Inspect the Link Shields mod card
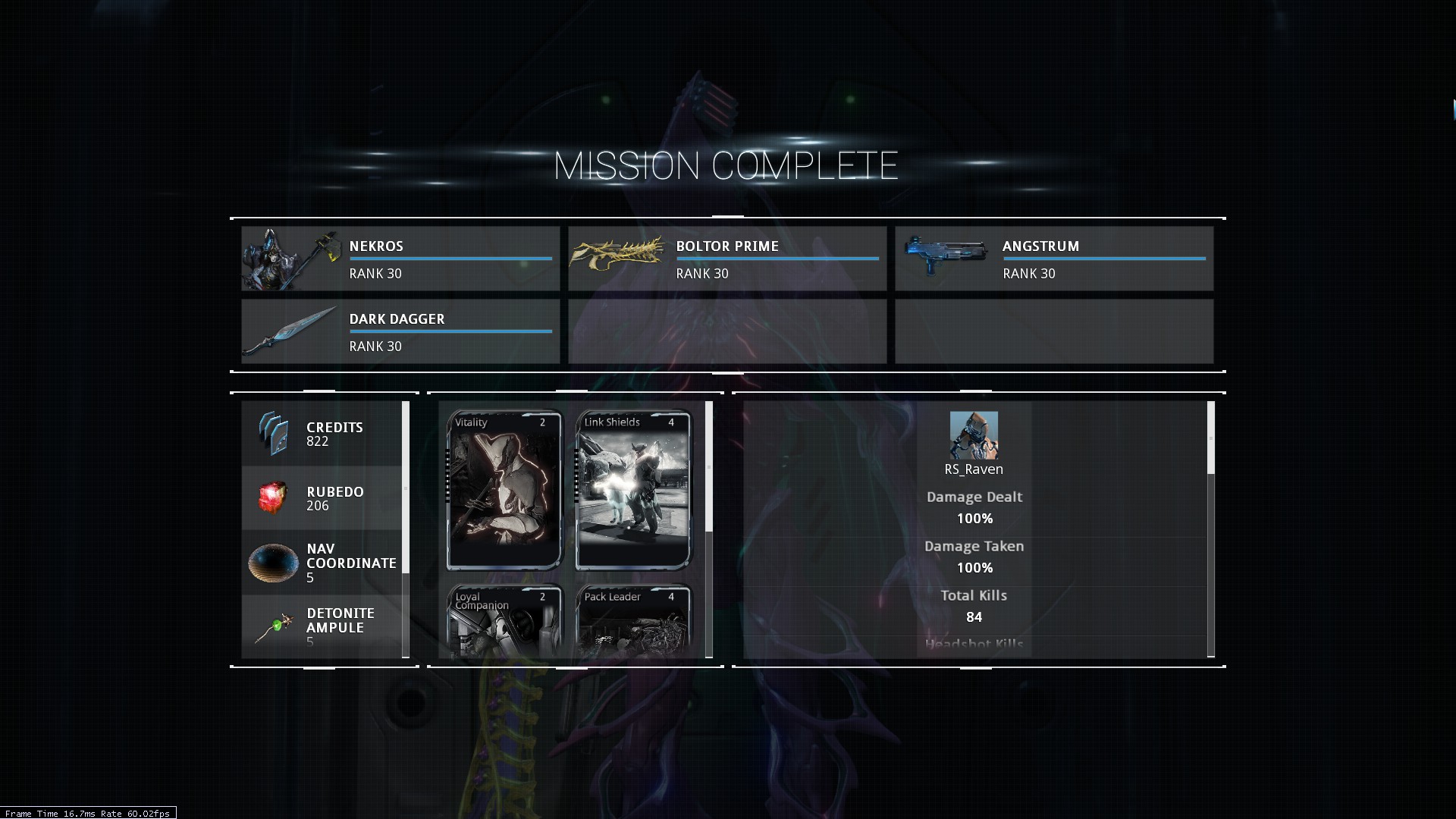This screenshot has width=1456, height=819. (633, 490)
